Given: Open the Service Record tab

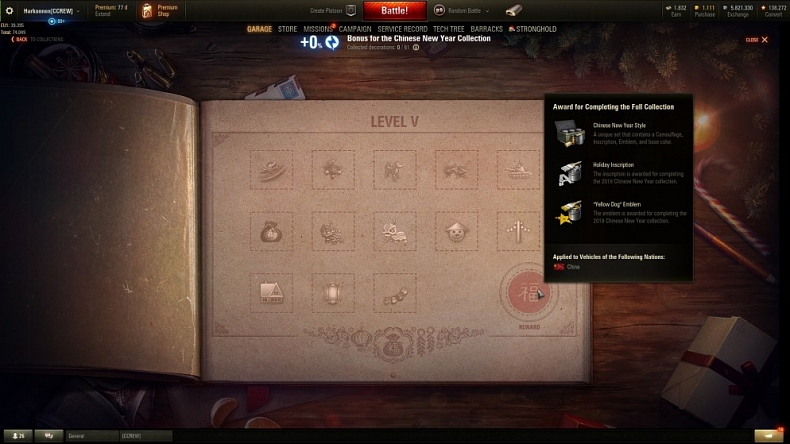Looking at the screenshot, I should 402,29.
